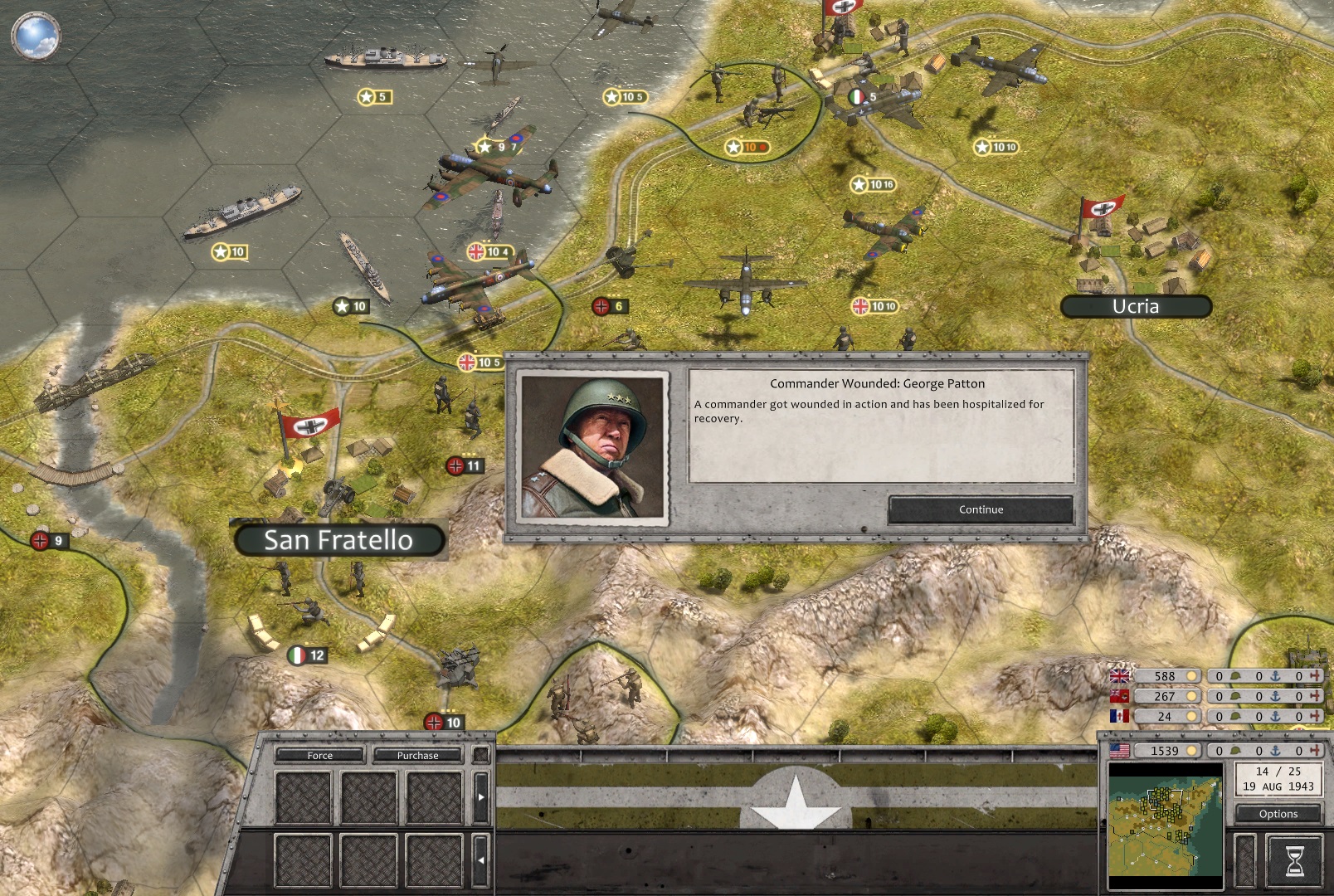Click the left-pointing arrow in unit panel
Screen dimensions: 1334x896
pos(480,860)
